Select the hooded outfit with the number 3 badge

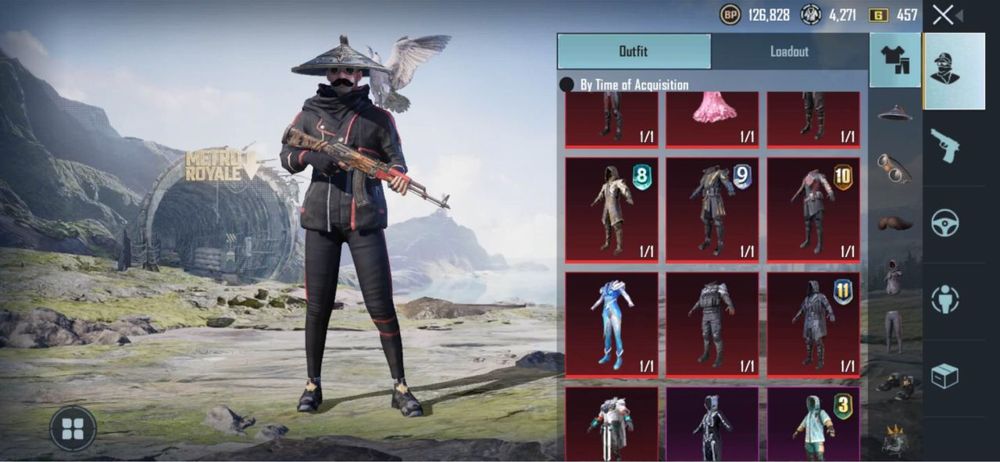tap(813, 424)
